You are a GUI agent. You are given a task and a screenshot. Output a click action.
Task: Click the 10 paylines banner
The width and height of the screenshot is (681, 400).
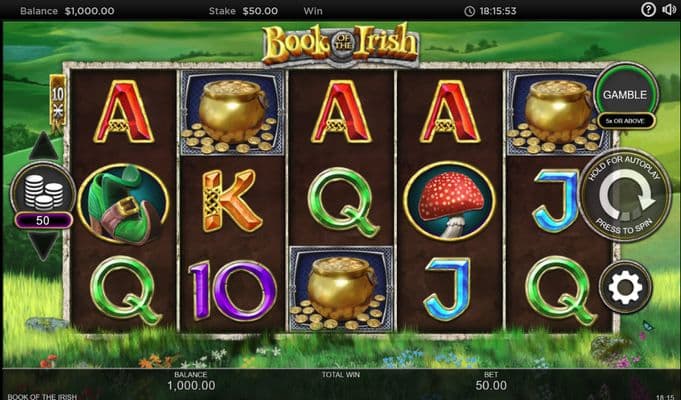(x=58, y=99)
